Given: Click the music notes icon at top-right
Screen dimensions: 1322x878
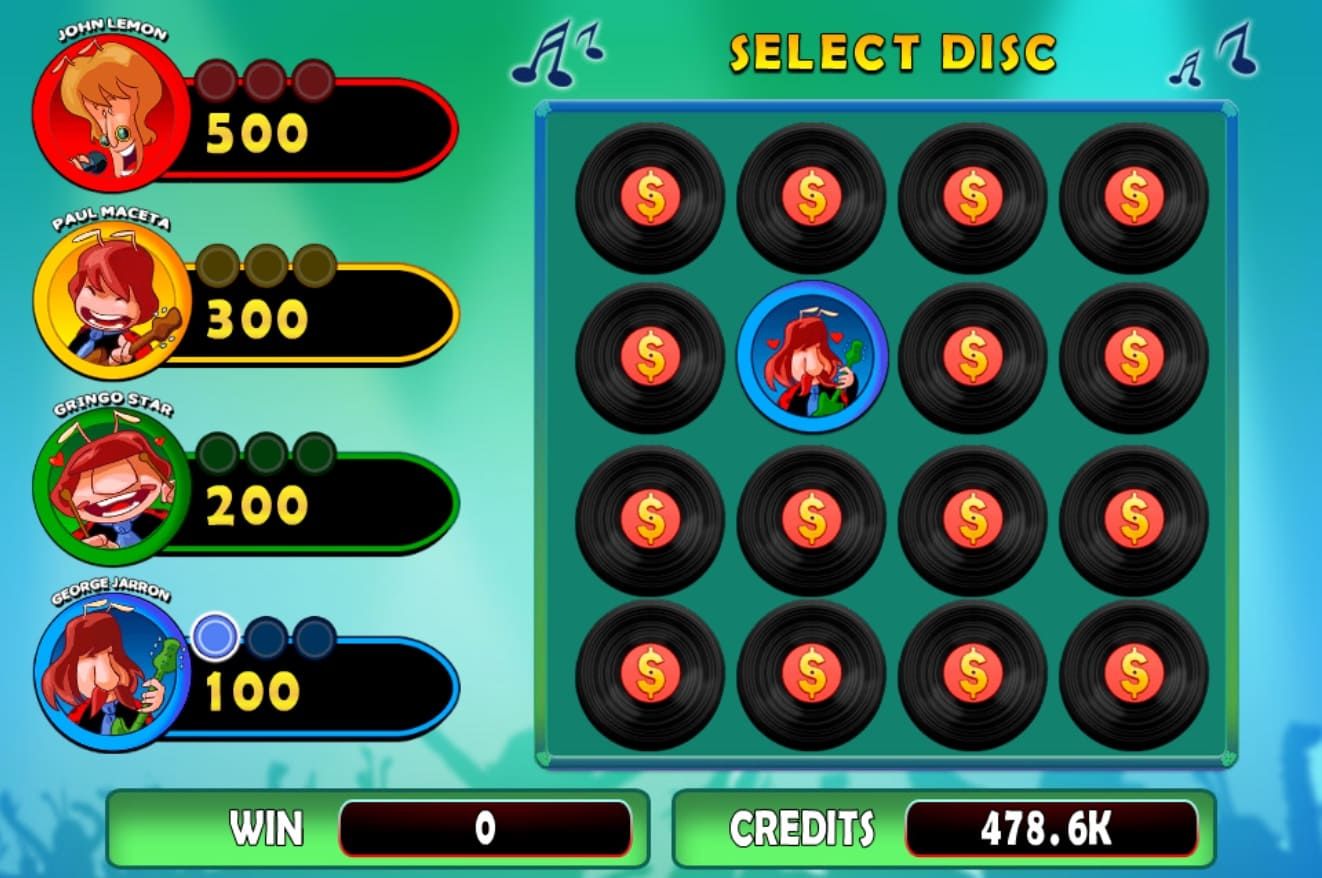Looking at the screenshot, I should [x=1215, y=55].
